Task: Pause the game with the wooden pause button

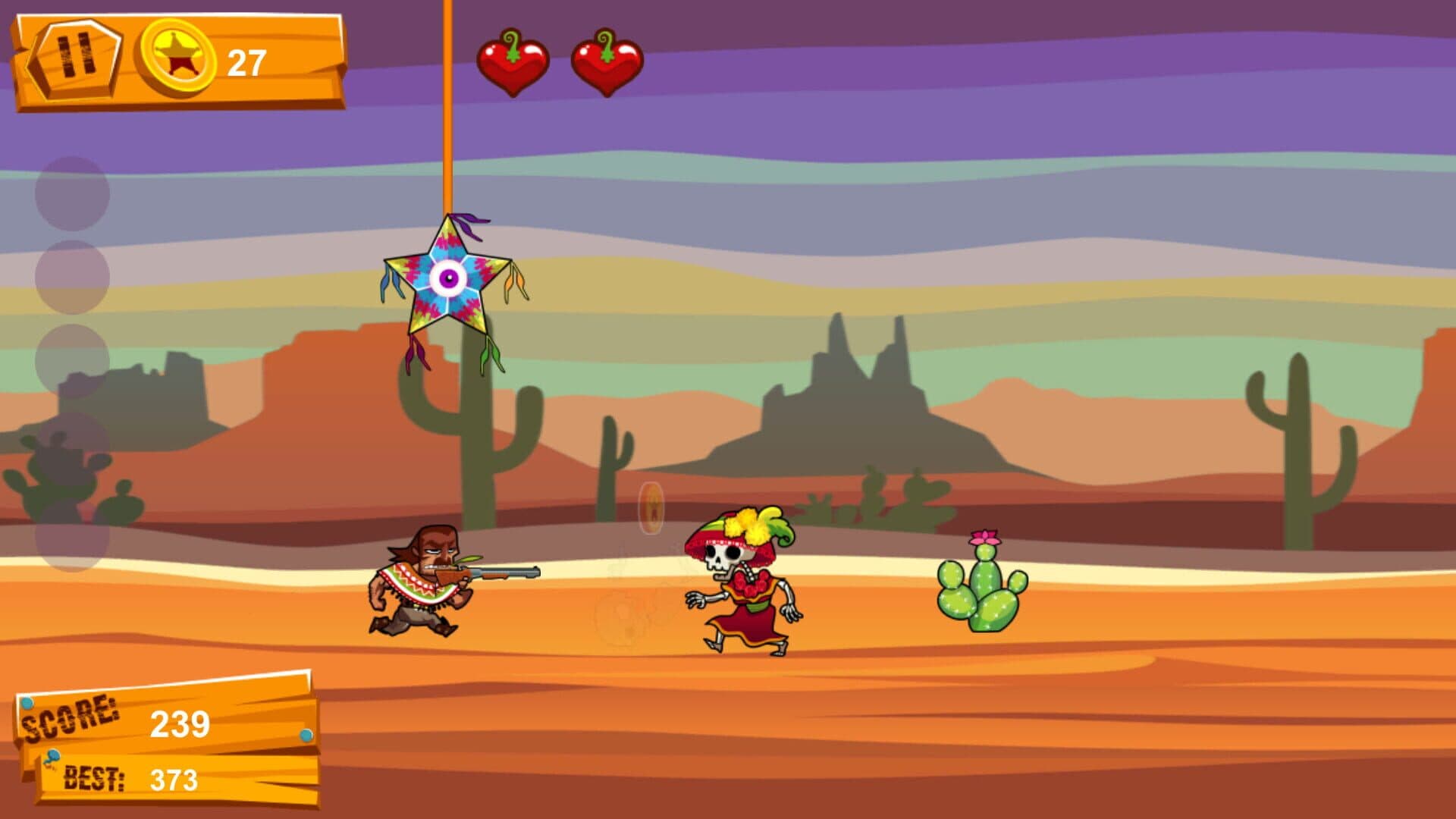Action: tap(76, 58)
